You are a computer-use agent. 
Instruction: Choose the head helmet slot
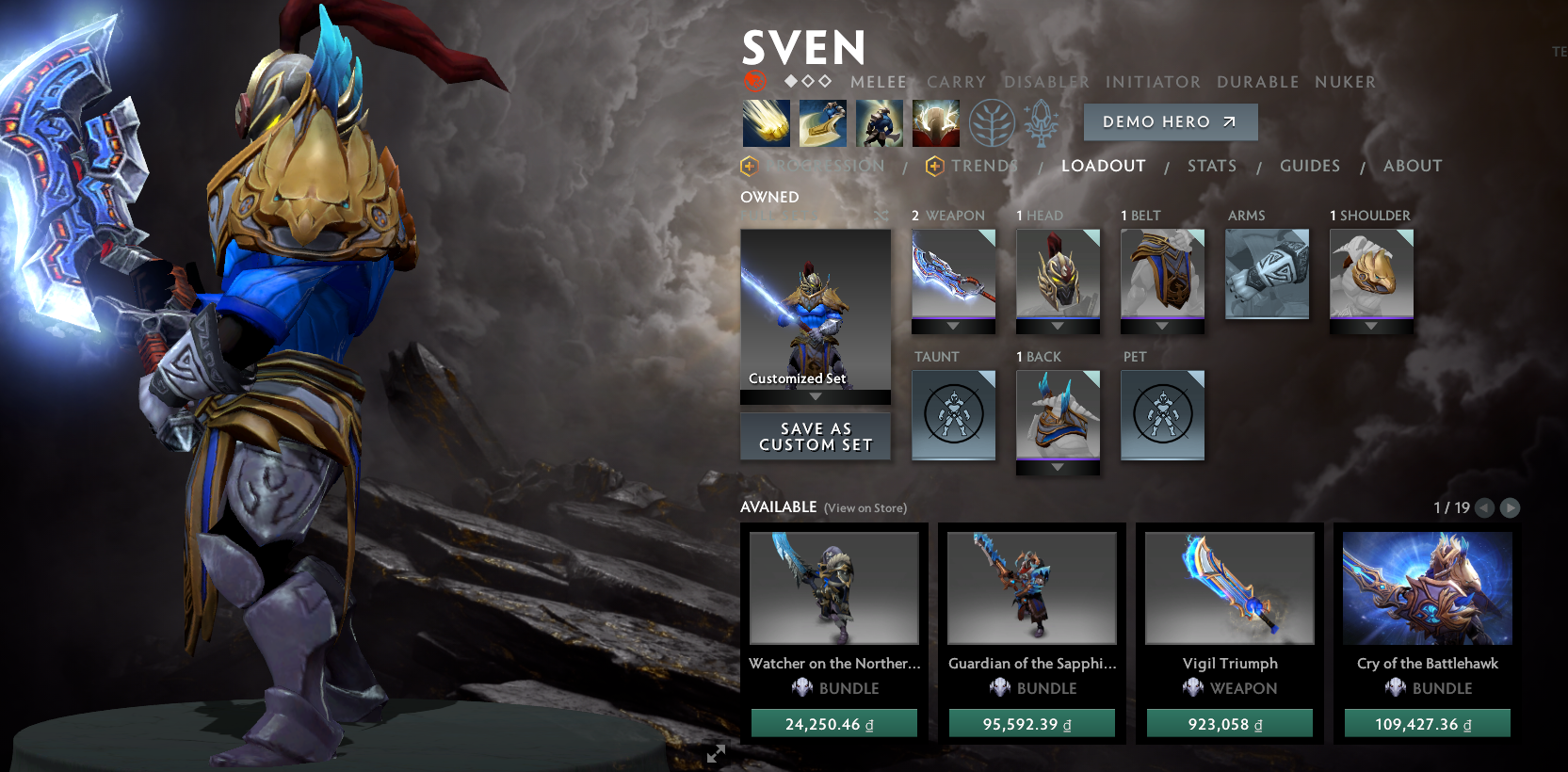click(x=1058, y=274)
